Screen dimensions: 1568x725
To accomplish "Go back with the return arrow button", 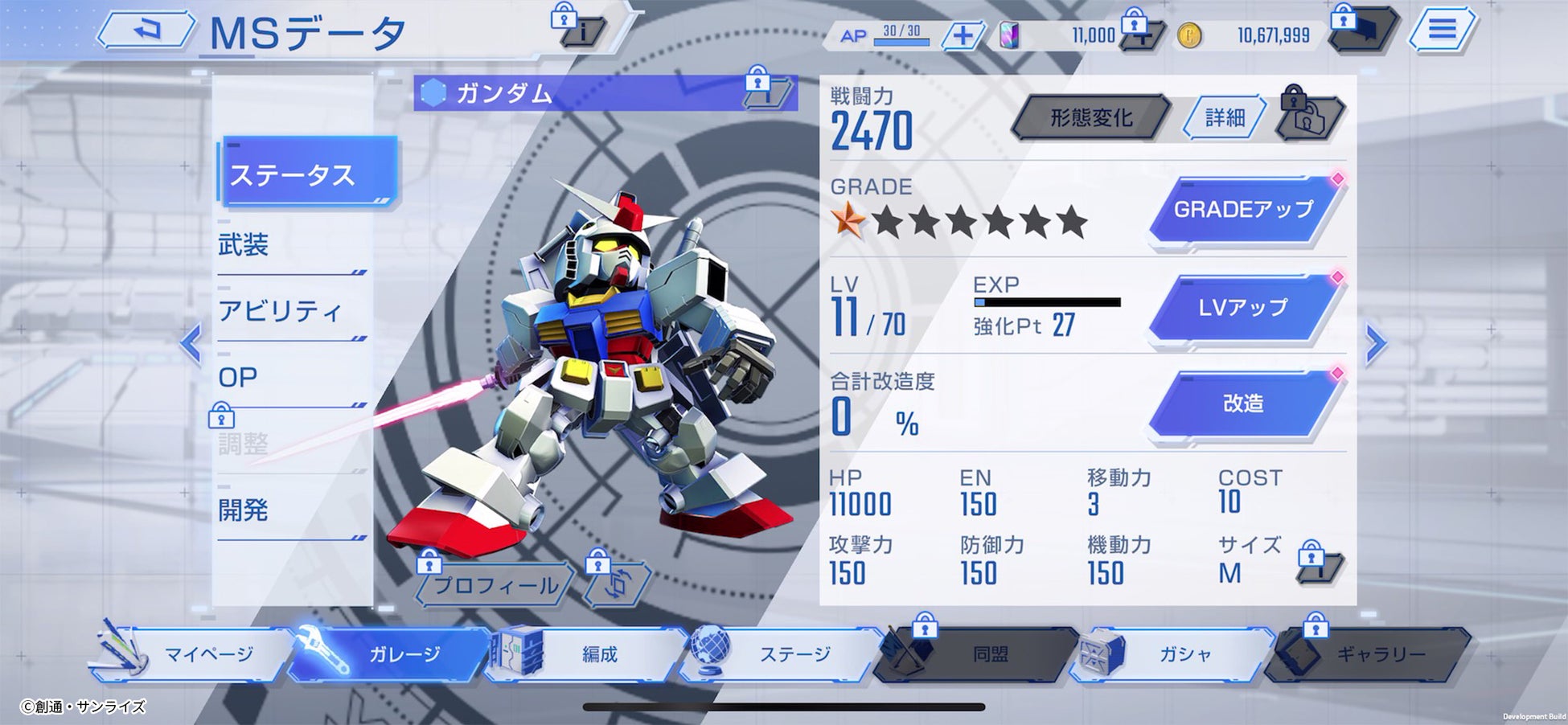I will coord(146,31).
